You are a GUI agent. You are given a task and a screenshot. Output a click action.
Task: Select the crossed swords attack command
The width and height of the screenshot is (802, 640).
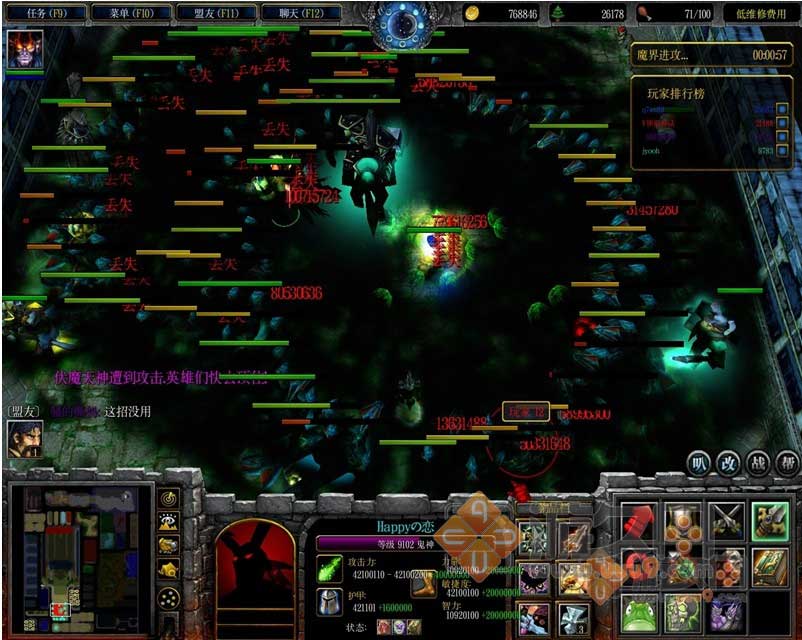[726, 521]
